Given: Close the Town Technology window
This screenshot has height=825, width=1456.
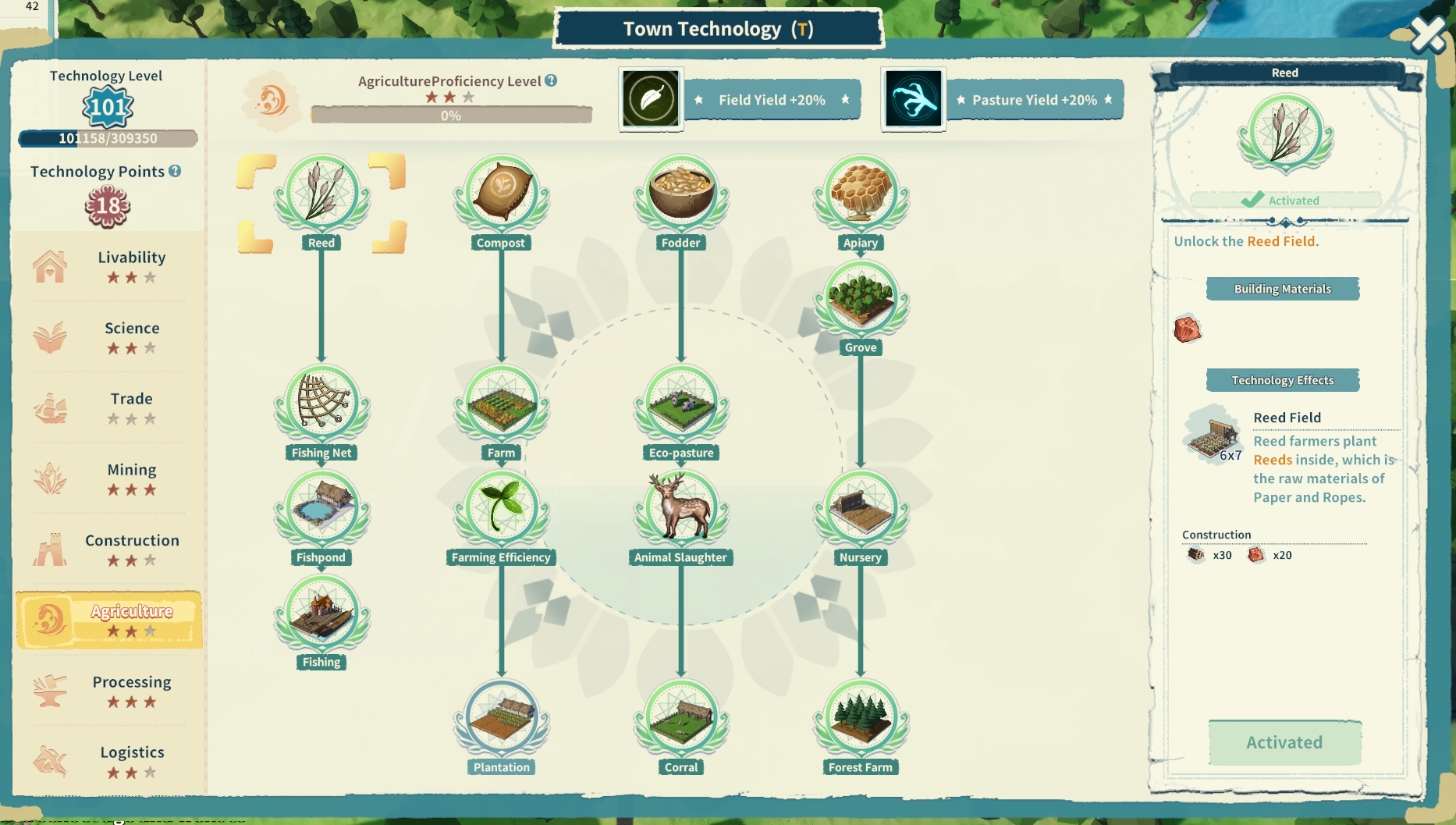Looking at the screenshot, I should pos(1428,34).
